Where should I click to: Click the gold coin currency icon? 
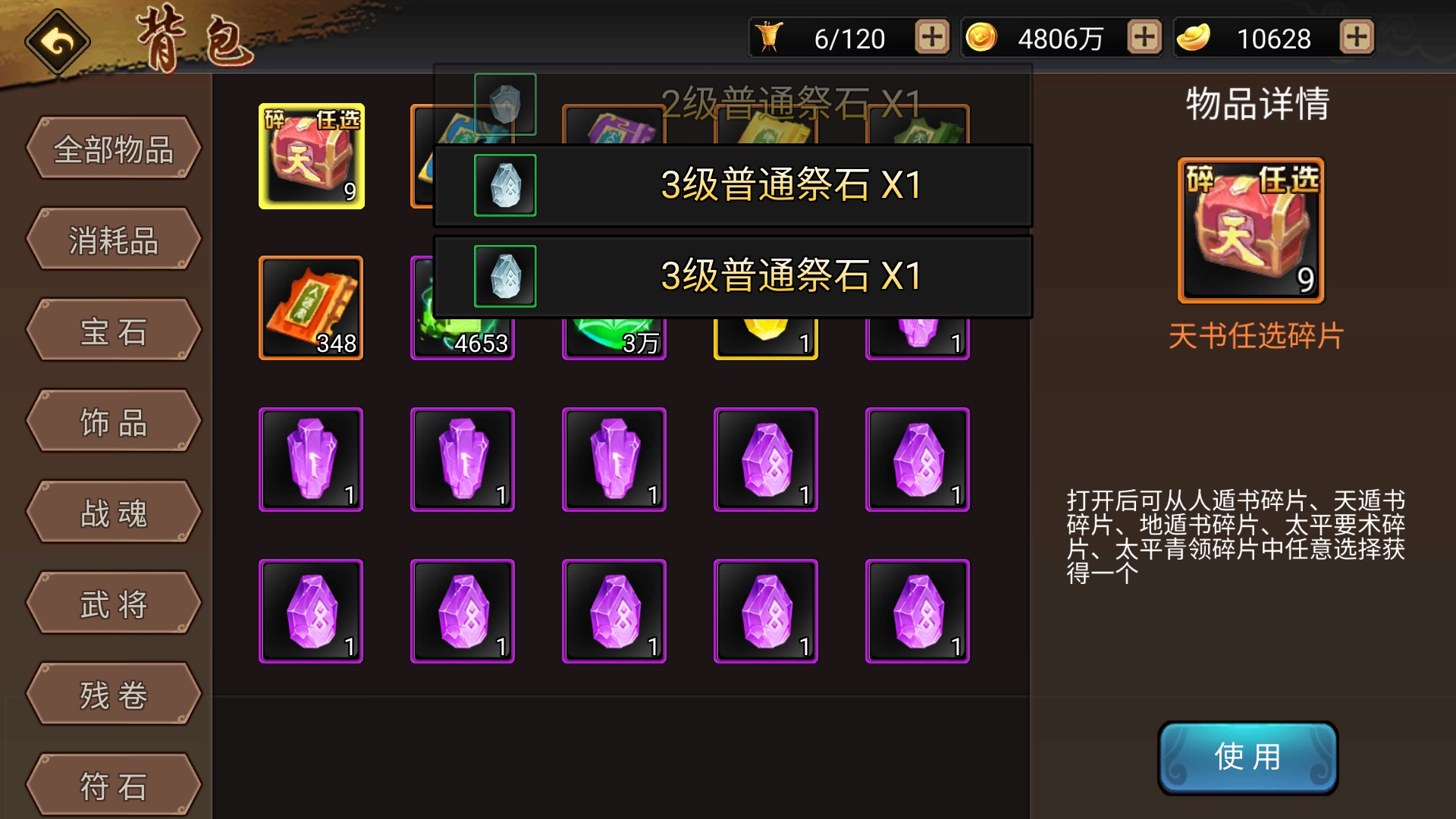(982, 34)
